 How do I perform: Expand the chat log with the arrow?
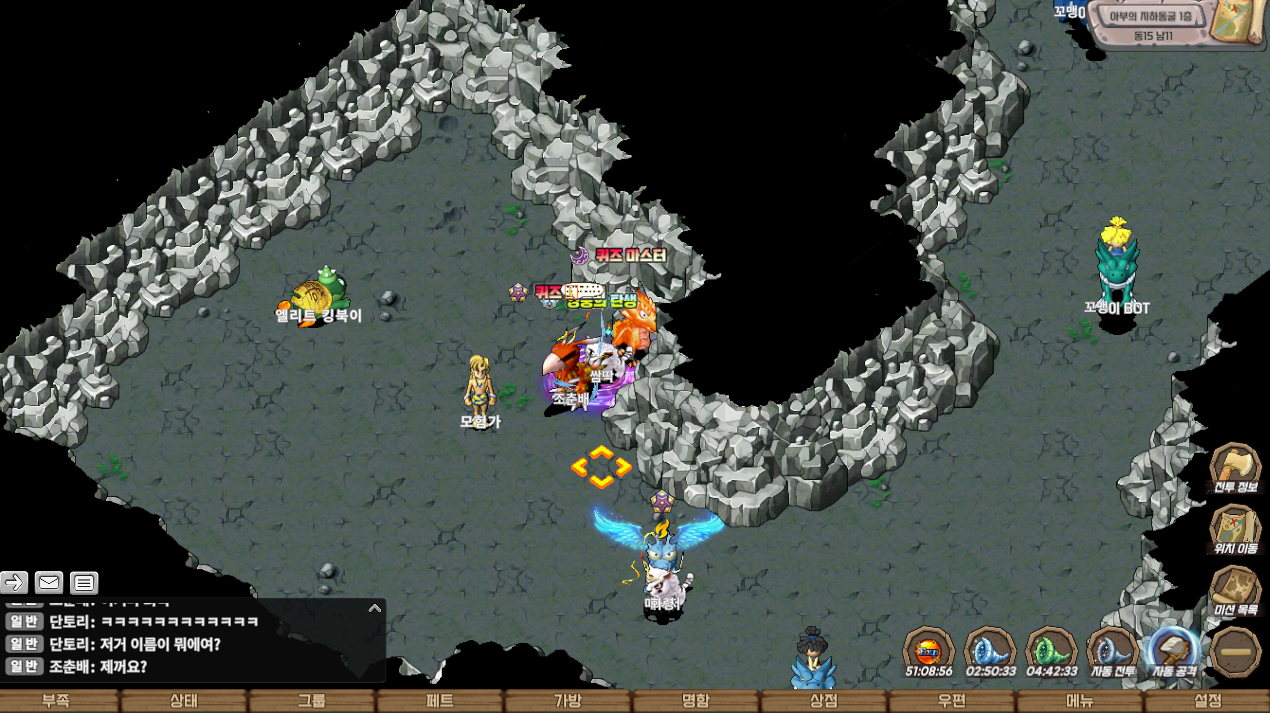375,608
